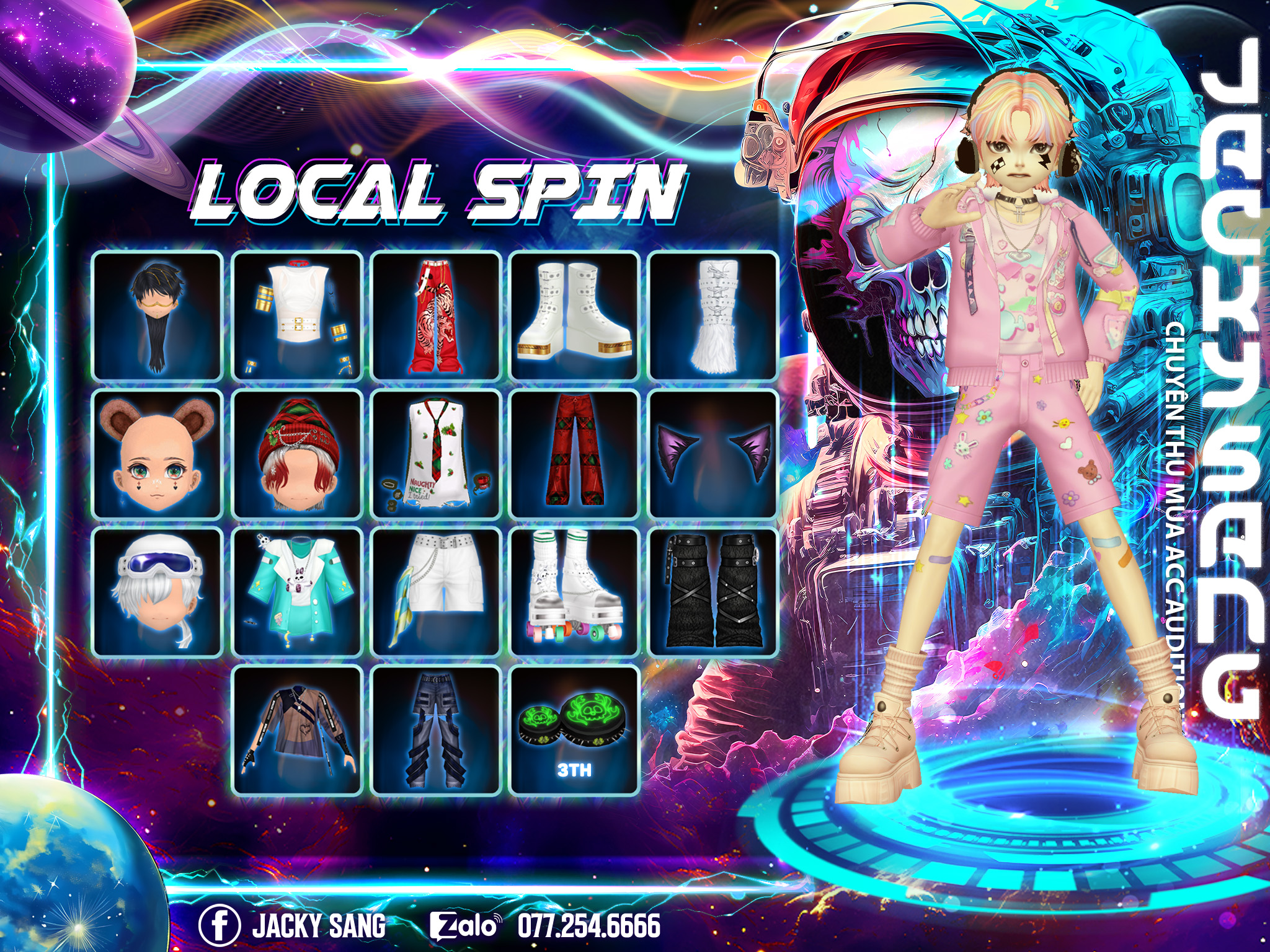
Task: Pick the brown long-sleeve harness top
Action: pos(297,730)
